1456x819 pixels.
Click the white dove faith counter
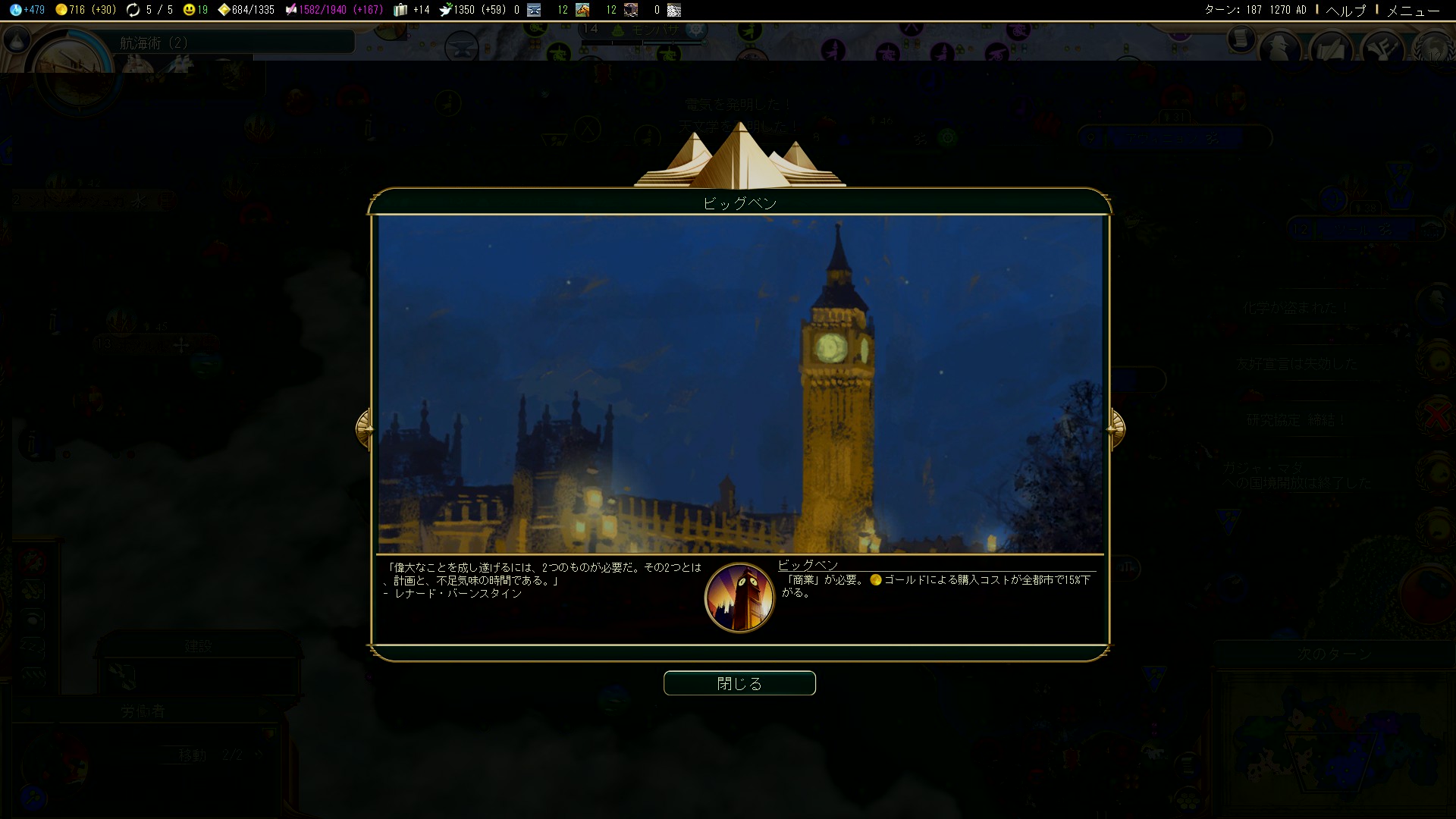click(x=472, y=10)
